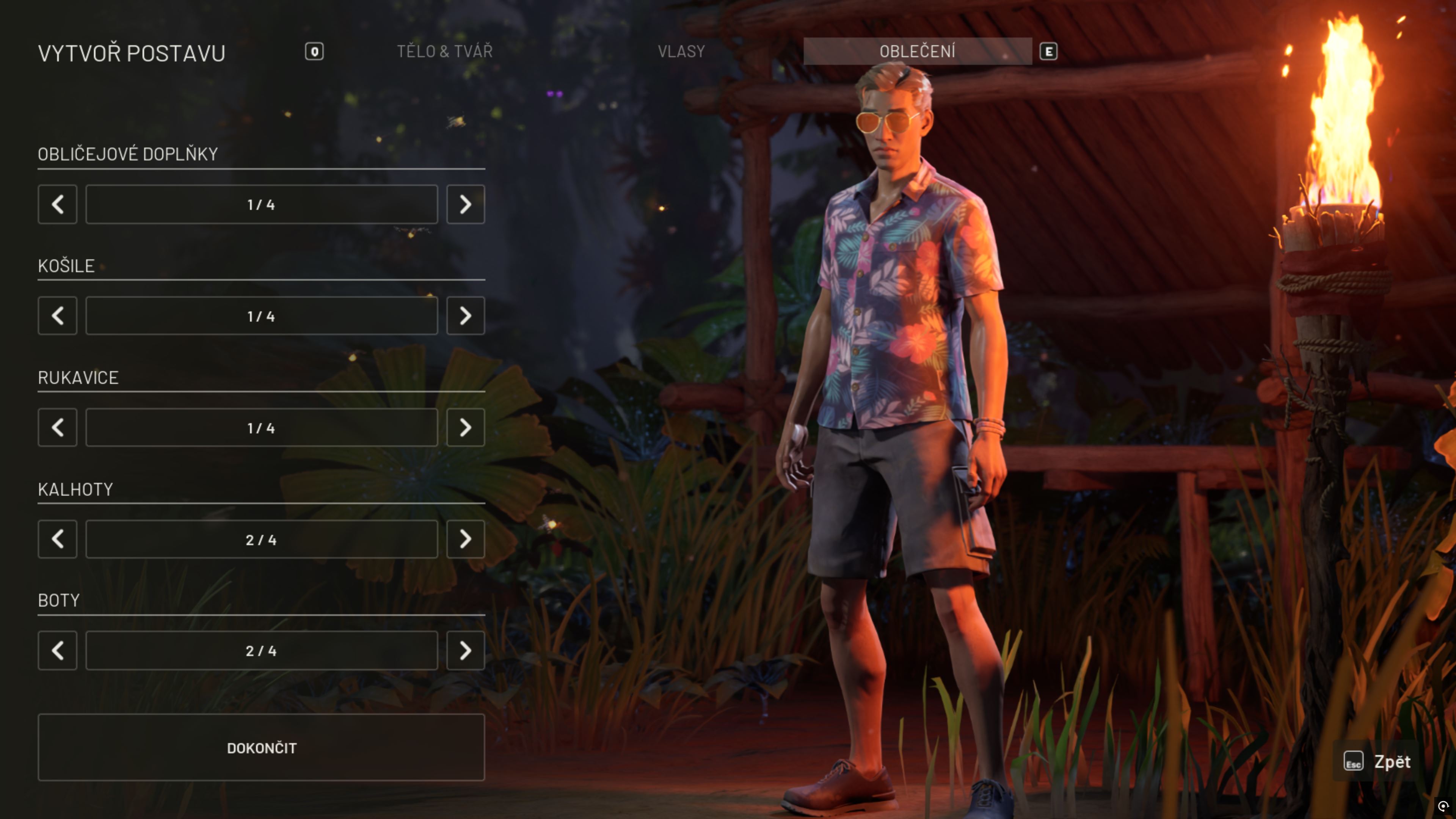This screenshot has height=819, width=1456.
Task: Choose the previous Košile style
Action: [58, 316]
